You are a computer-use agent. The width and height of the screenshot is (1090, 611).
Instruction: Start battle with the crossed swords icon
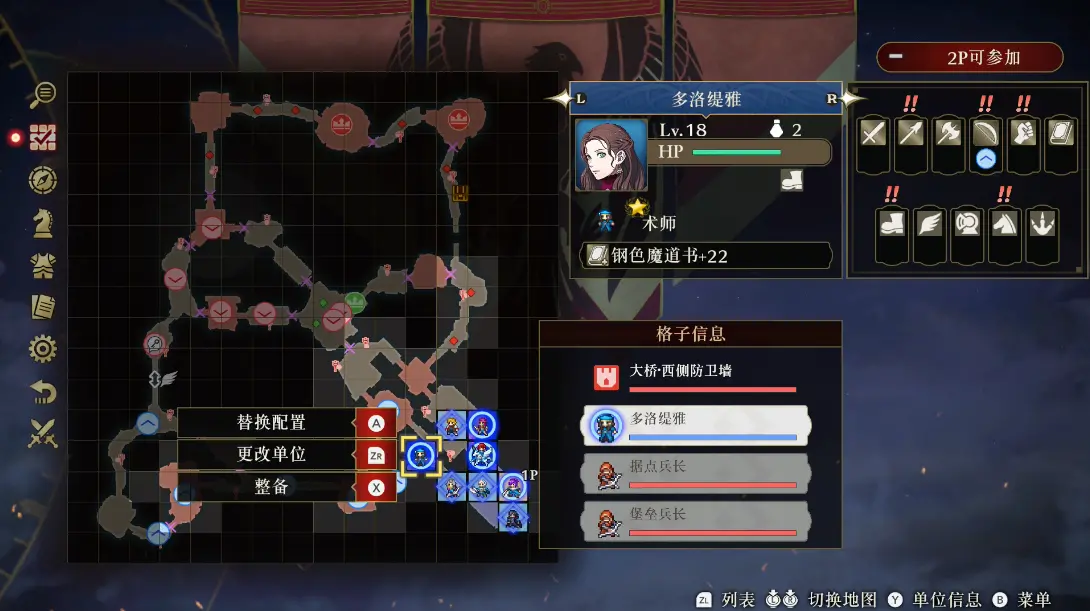[x=43, y=434]
